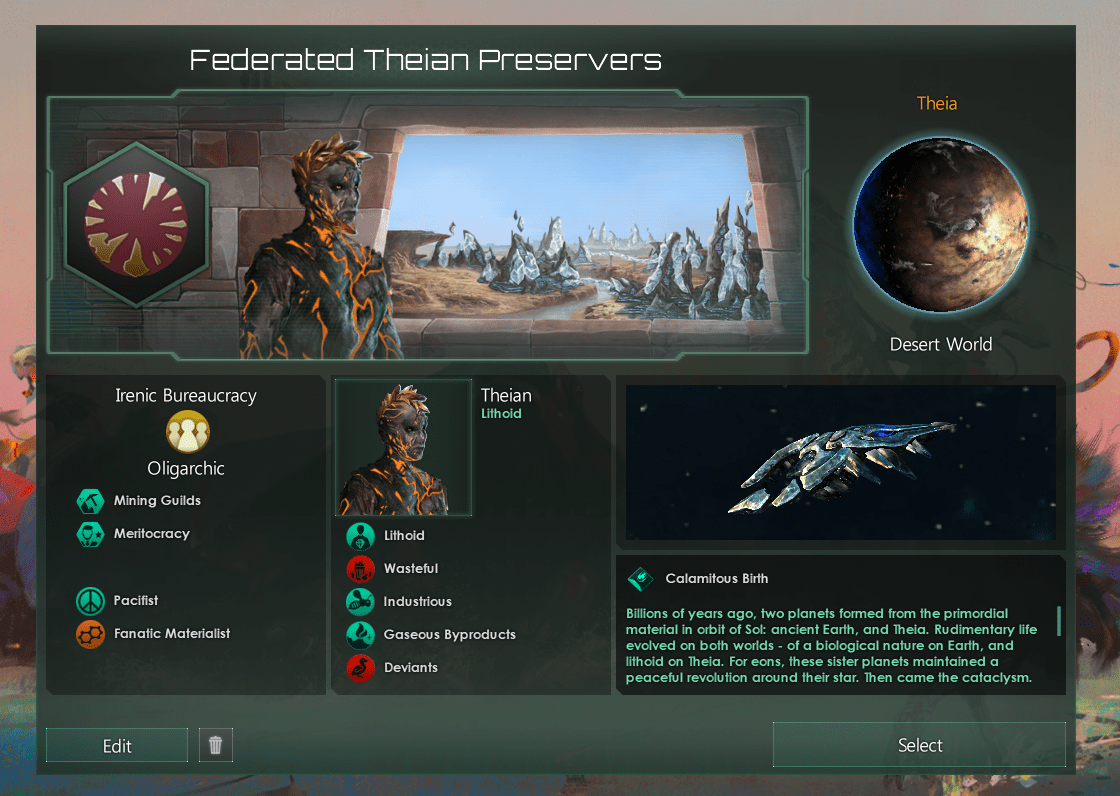1120x796 pixels.
Task: Click the Theian species portrait thumbnail
Action: coord(404,448)
